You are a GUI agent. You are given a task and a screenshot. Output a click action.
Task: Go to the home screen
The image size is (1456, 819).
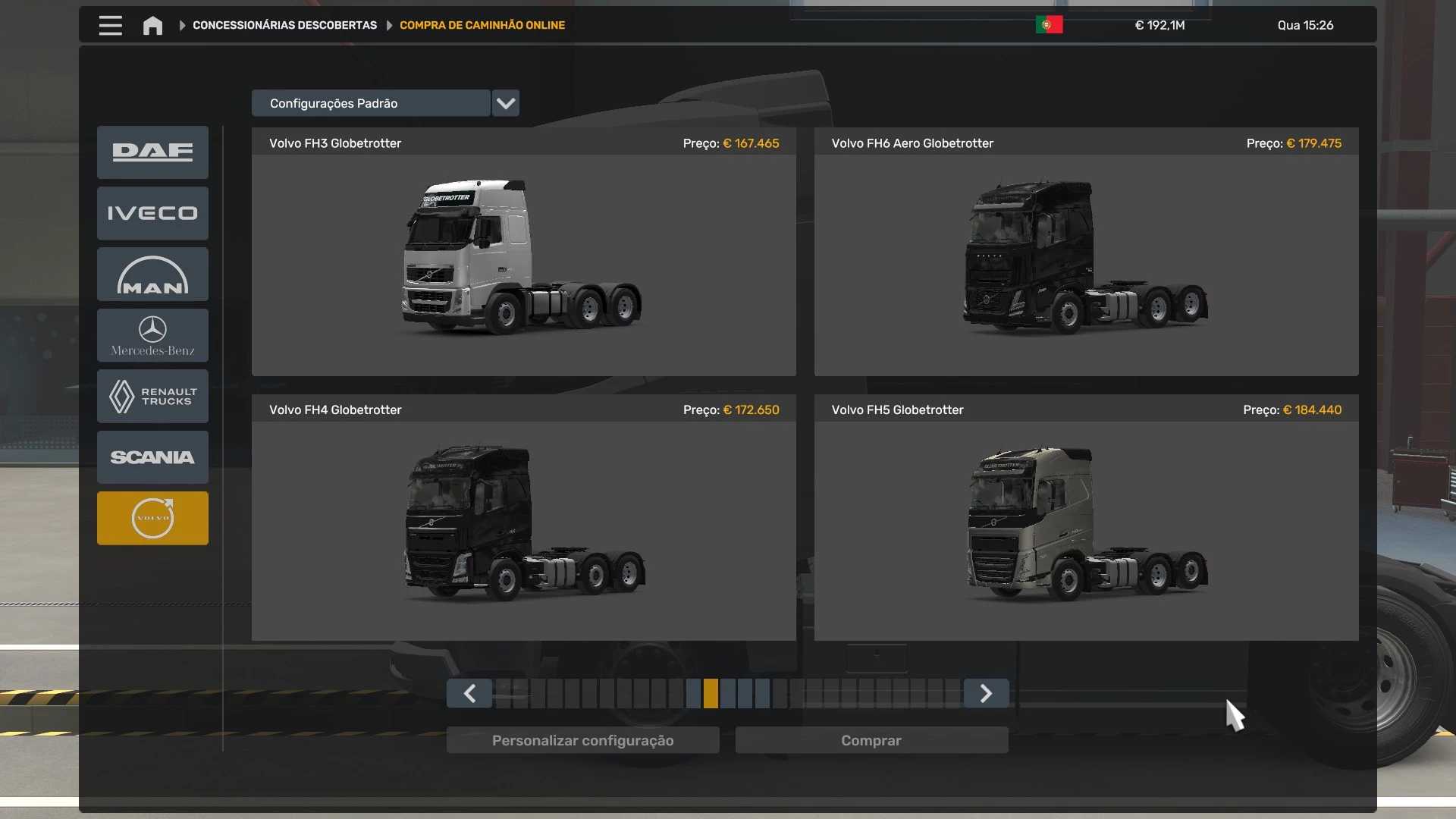click(x=152, y=26)
